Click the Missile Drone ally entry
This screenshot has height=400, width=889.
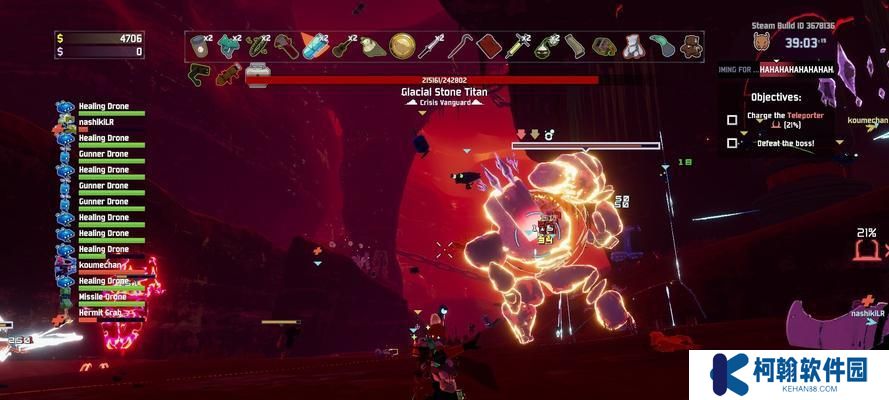pos(103,298)
